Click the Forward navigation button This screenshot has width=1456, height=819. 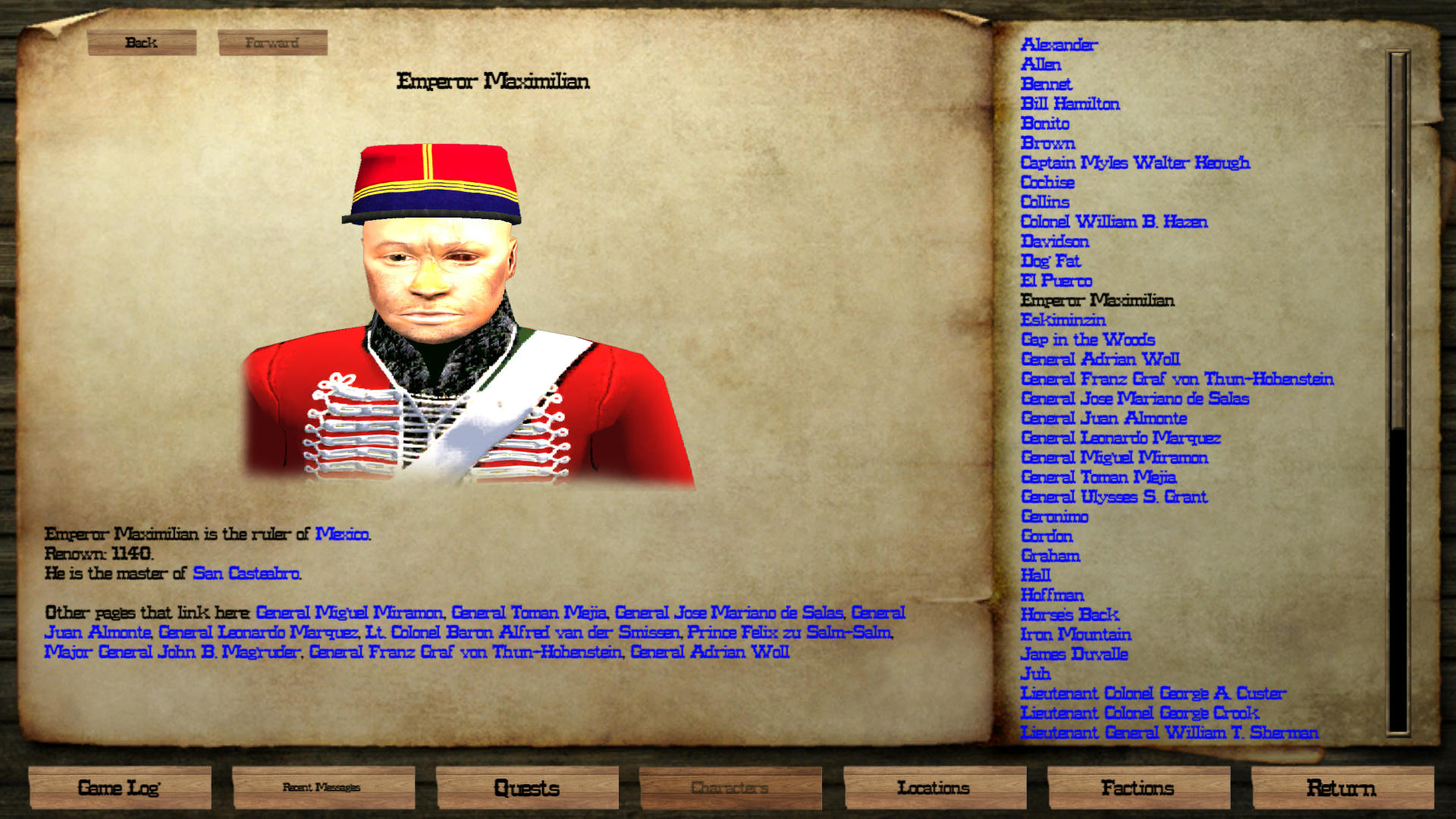click(273, 43)
